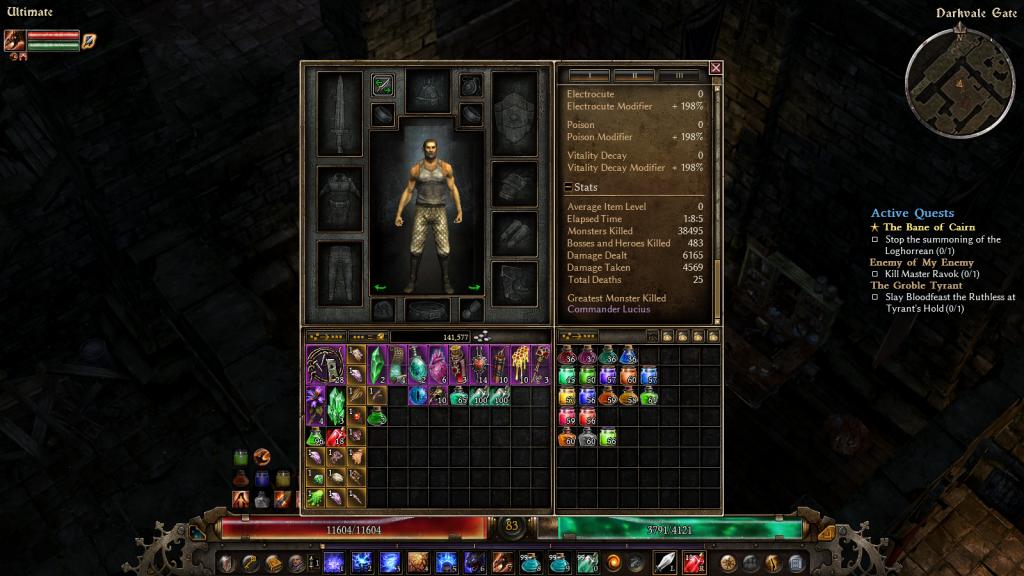Select the empty shield off-hand slot
This screenshot has width=1024, height=576.
tap(515, 113)
